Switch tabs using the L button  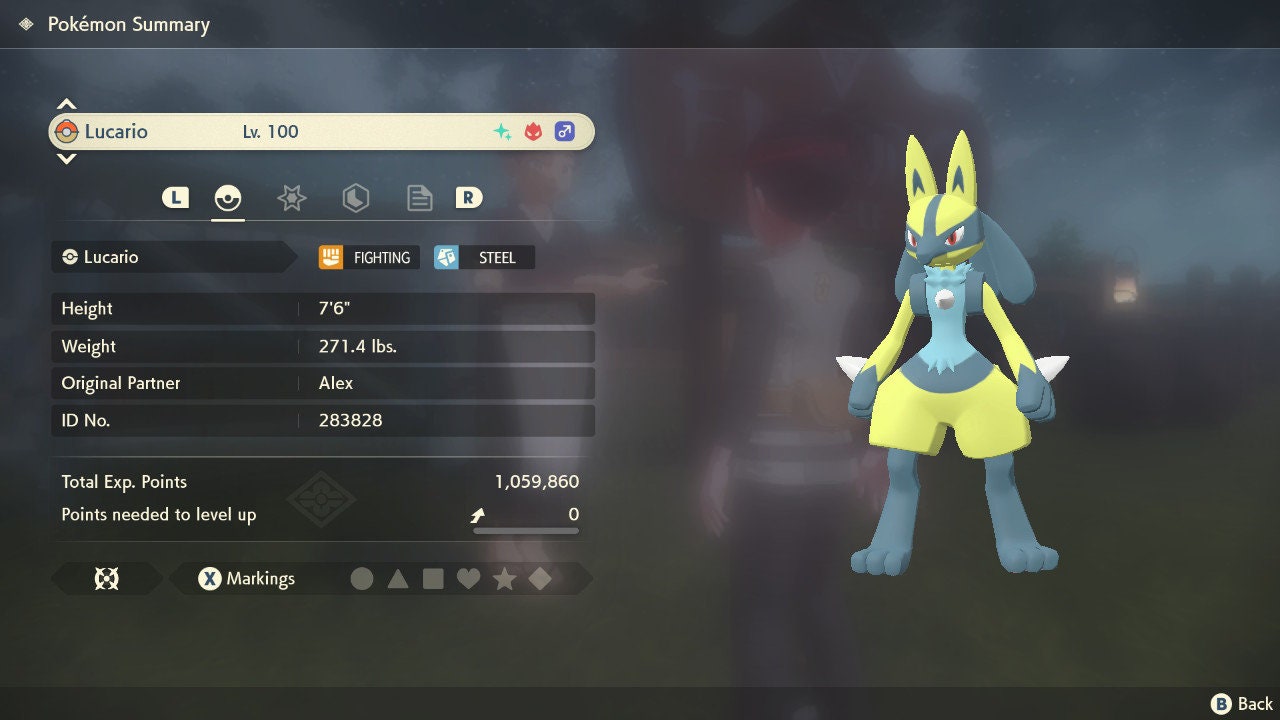pyautogui.click(x=175, y=198)
